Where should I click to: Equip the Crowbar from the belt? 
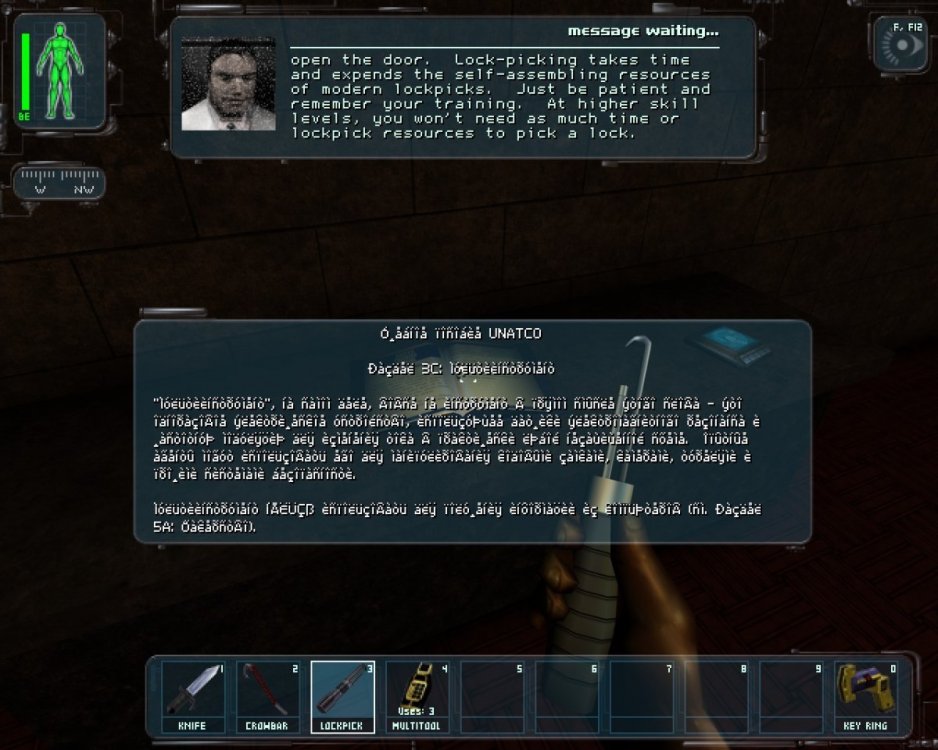(268, 696)
